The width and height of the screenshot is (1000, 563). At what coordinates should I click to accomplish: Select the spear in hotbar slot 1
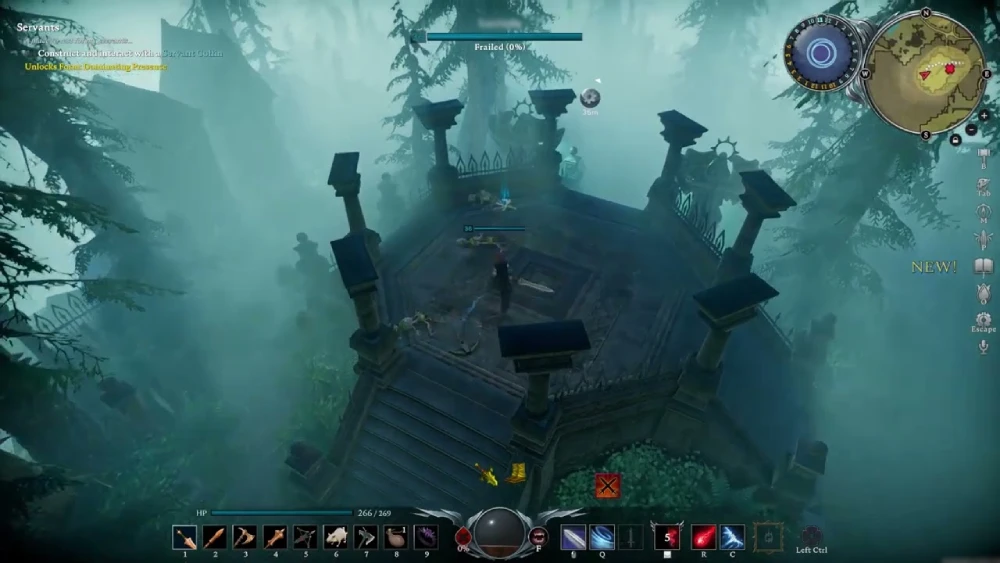[184, 538]
